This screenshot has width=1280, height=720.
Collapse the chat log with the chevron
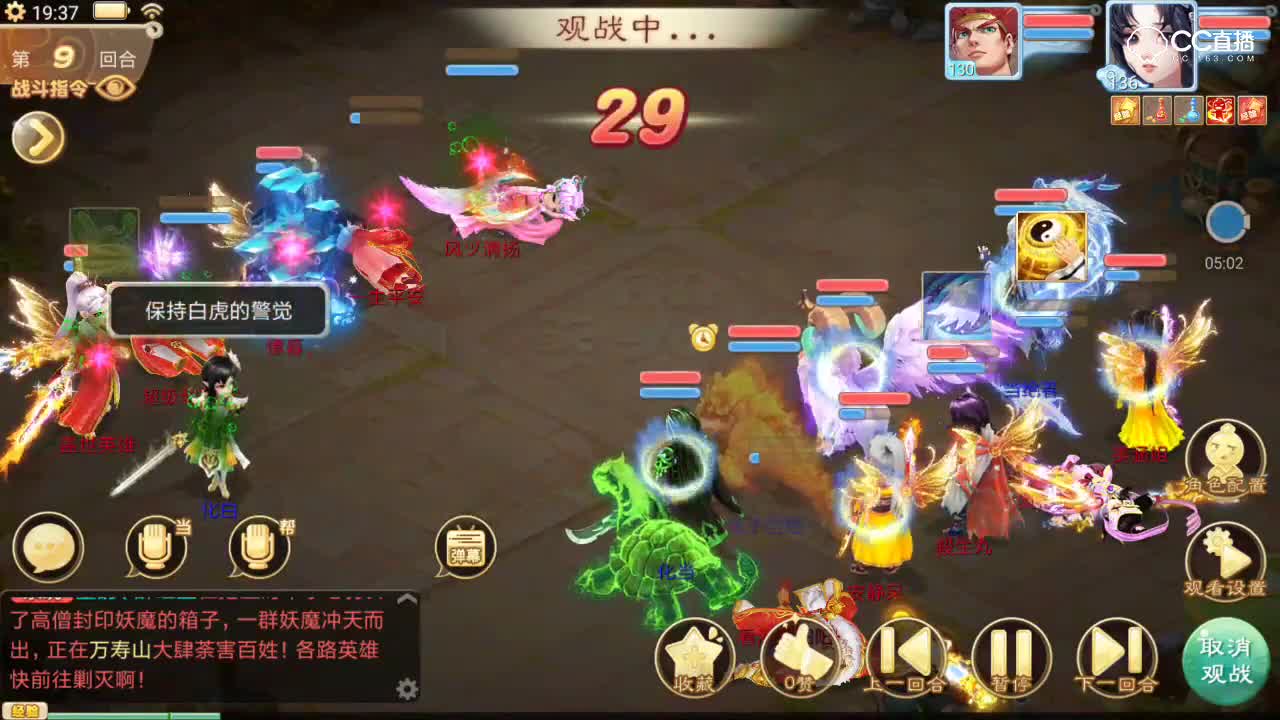[408, 598]
